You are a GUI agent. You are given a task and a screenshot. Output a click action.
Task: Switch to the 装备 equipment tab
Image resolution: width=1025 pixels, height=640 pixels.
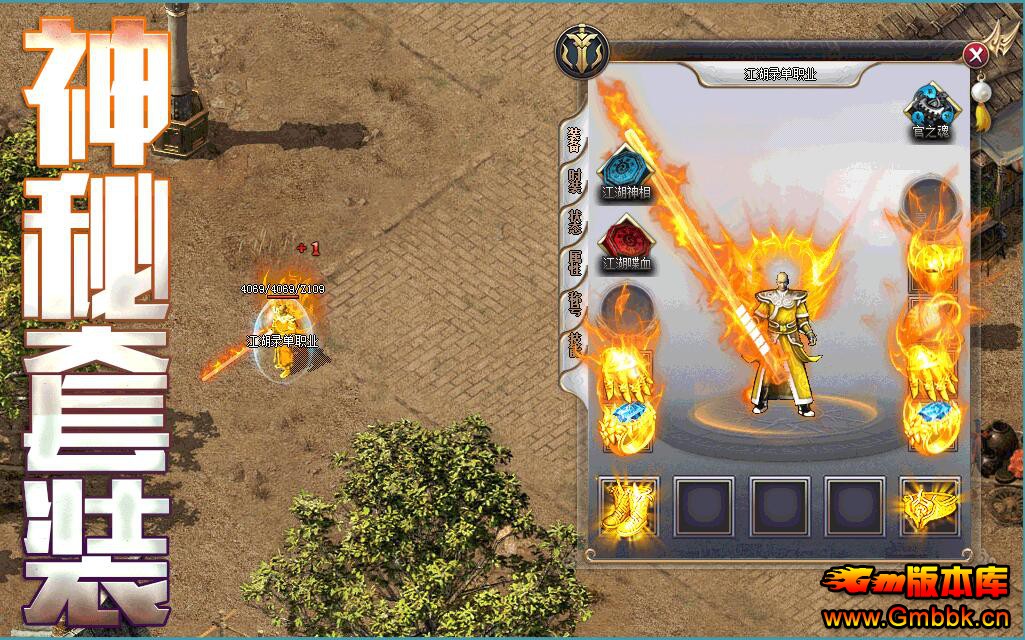pyautogui.click(x=574, y=140)
